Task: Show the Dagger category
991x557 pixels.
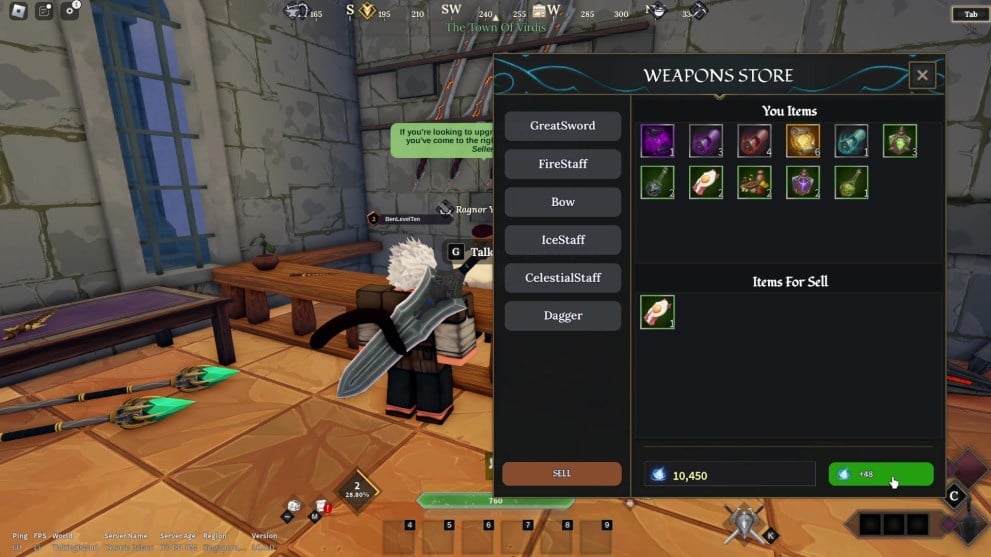Action: (x=562, y=315)
